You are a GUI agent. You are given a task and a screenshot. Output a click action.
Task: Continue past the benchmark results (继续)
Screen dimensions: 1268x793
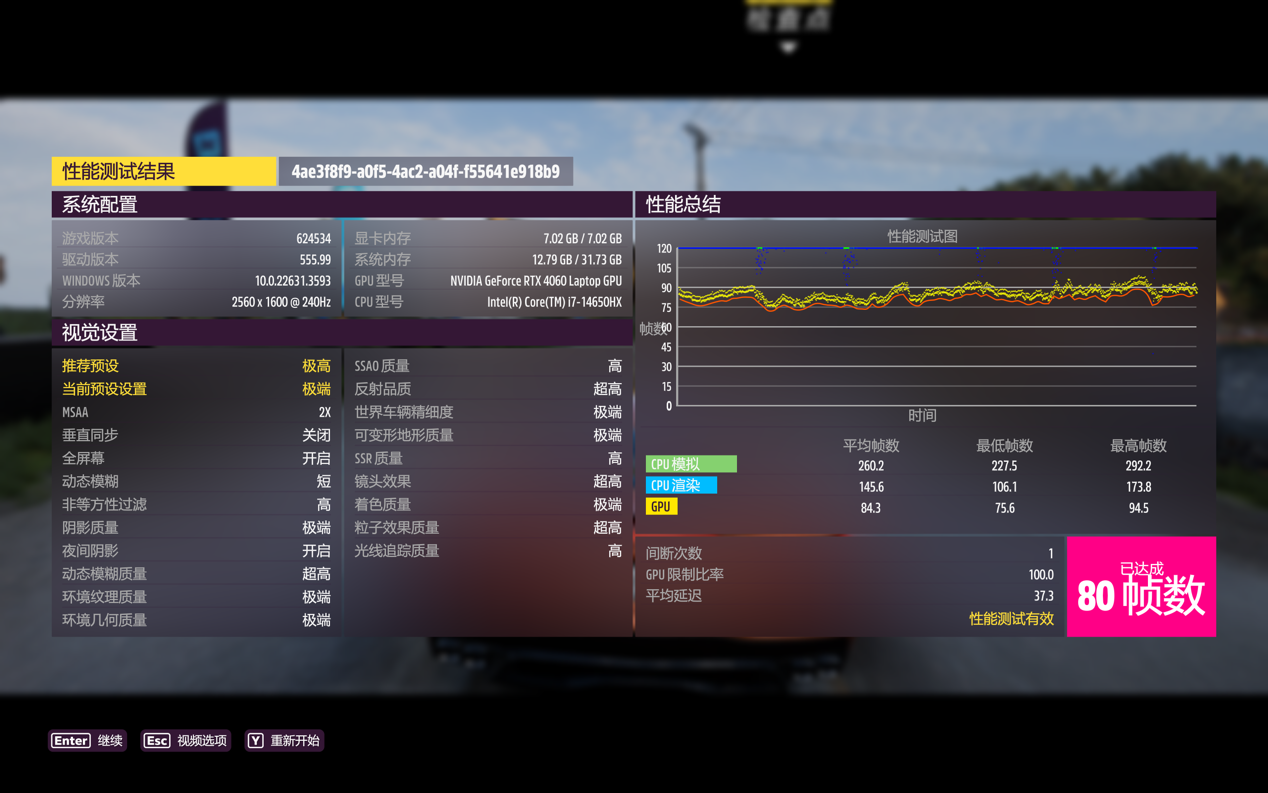tap(88, 741)
